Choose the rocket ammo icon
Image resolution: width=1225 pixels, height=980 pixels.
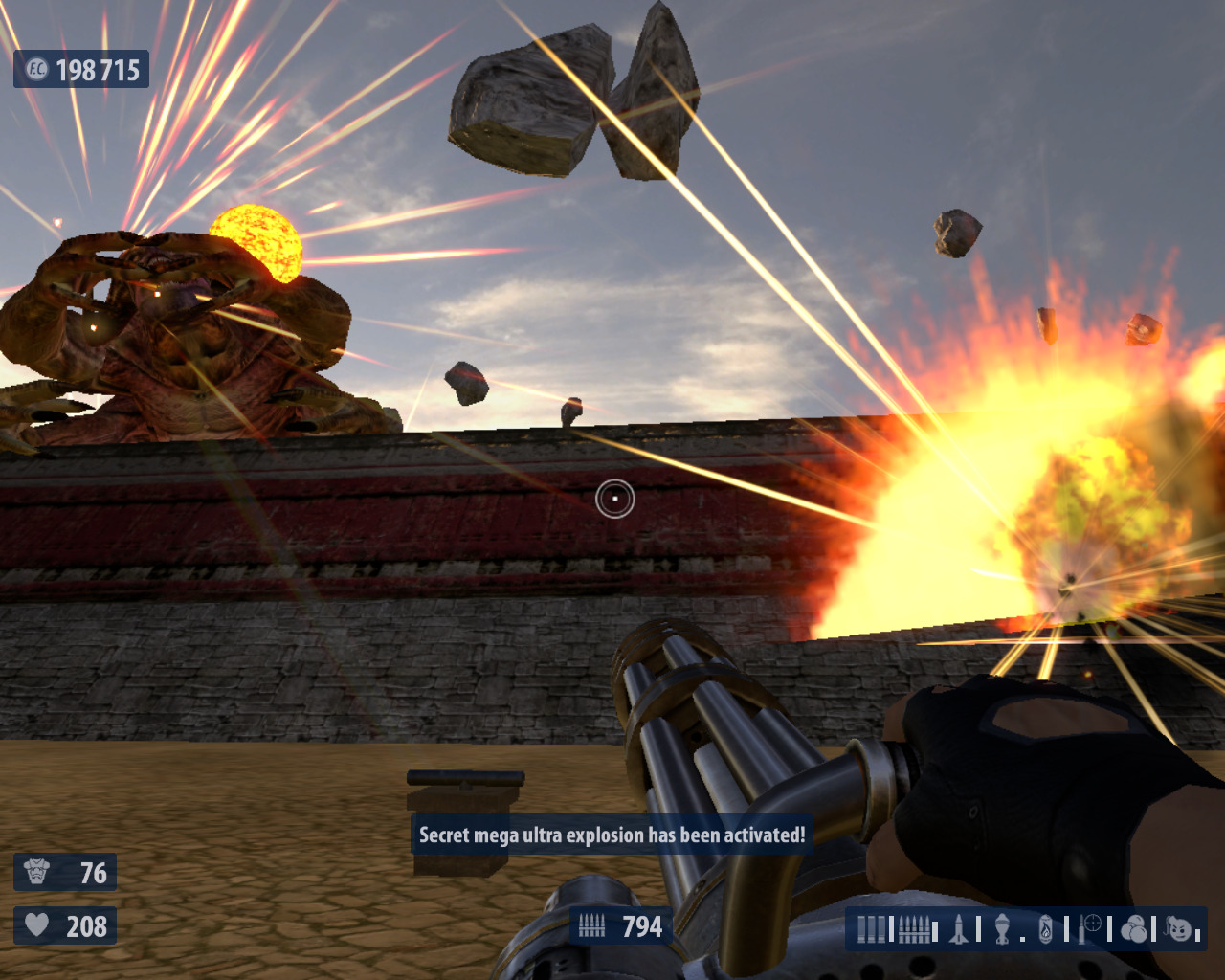[959, 929]
